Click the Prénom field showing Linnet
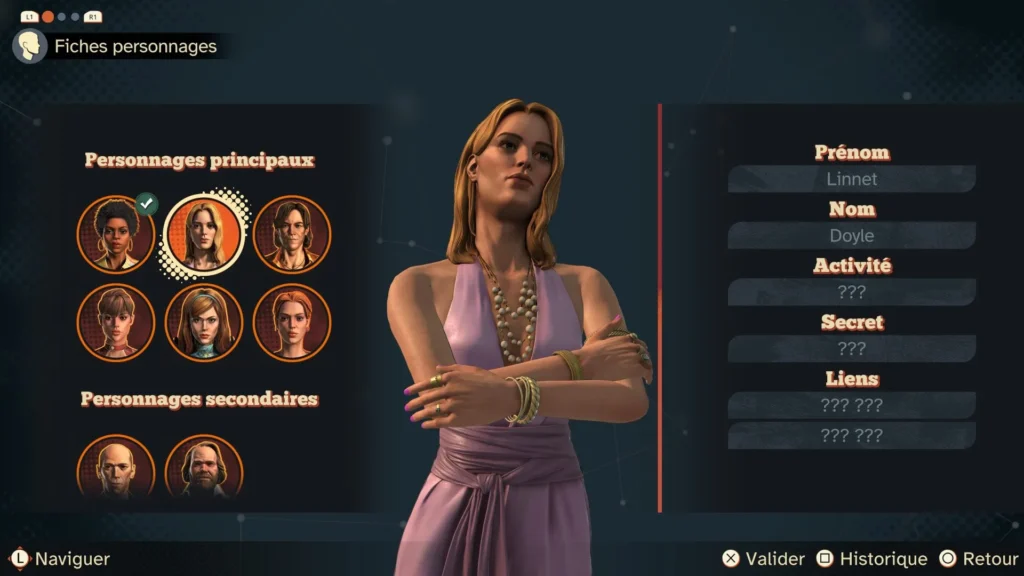 tap(851, 179)
